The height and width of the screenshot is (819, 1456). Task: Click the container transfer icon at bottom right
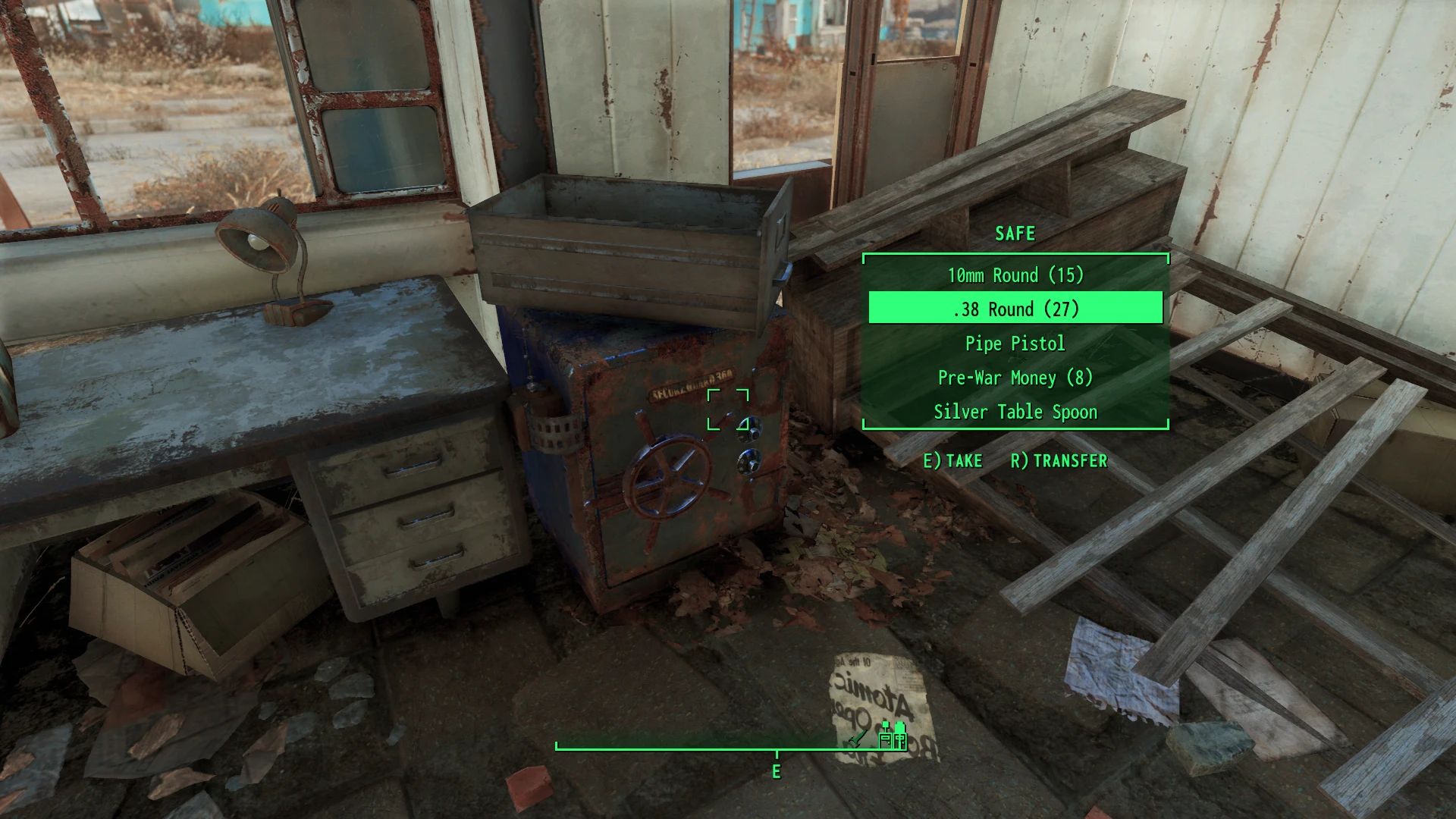click(893, 740)
